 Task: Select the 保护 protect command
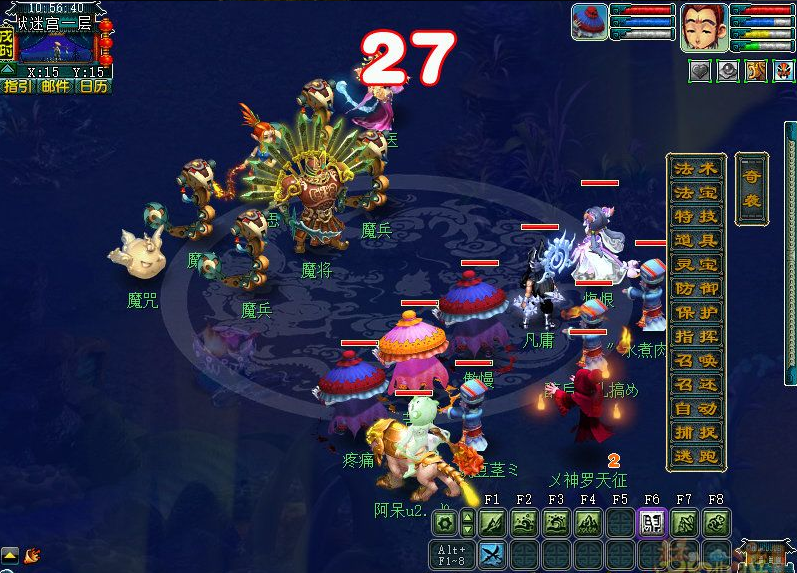click(697, 312)
